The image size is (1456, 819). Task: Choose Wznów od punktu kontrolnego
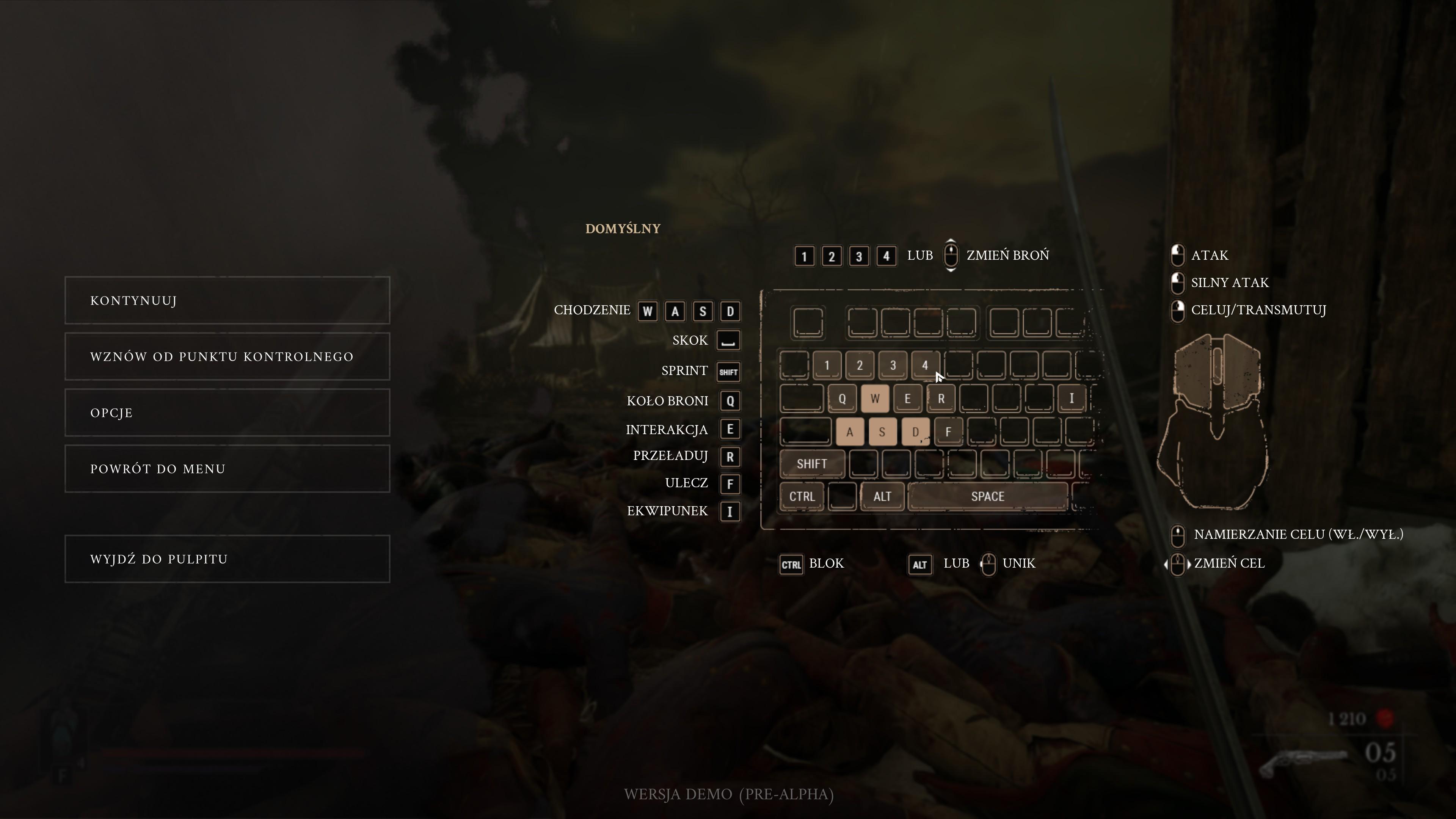pyautogui.click(x=227, y=356)
